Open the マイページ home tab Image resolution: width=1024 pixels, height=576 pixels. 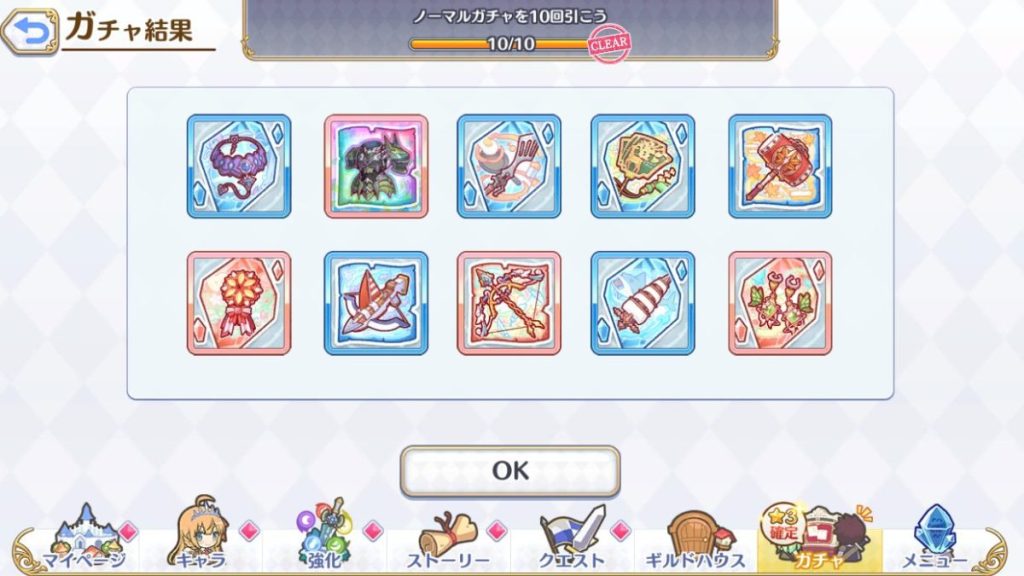tap(84, 540)
